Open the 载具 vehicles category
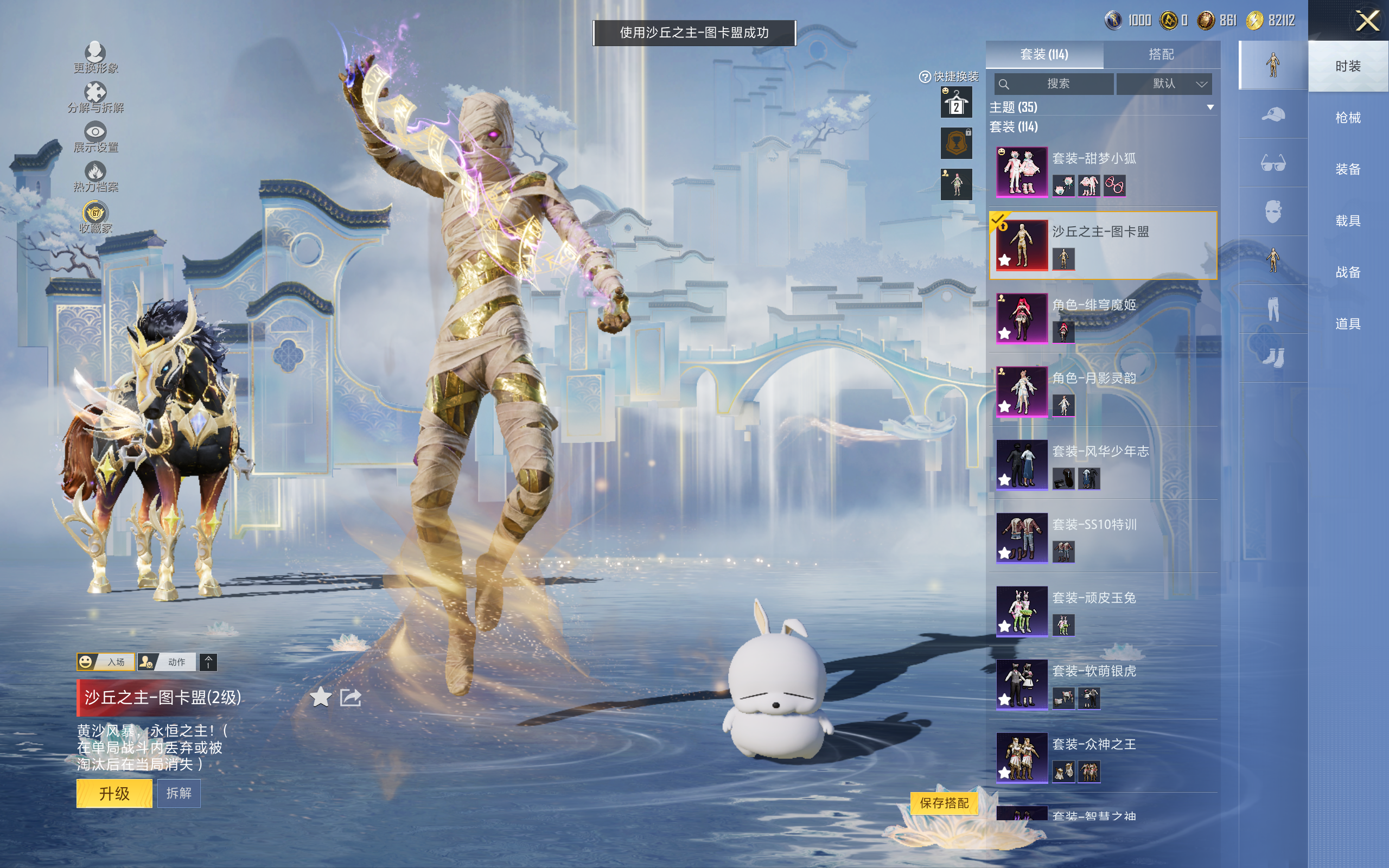Image resolution: width=1389 pixels, height=868 pixels. coord(1348,220)
